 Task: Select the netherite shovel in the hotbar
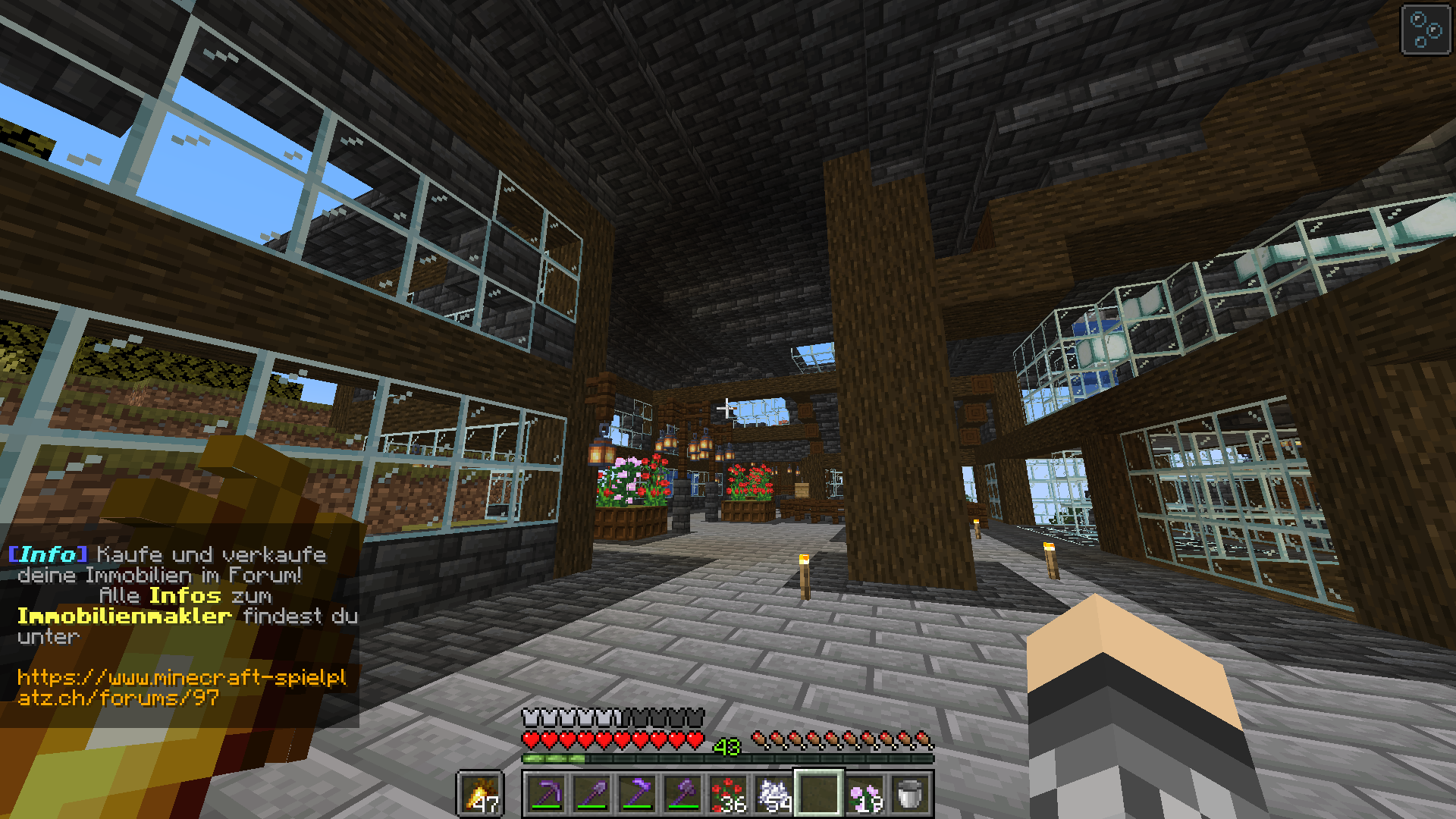(595, 792)
